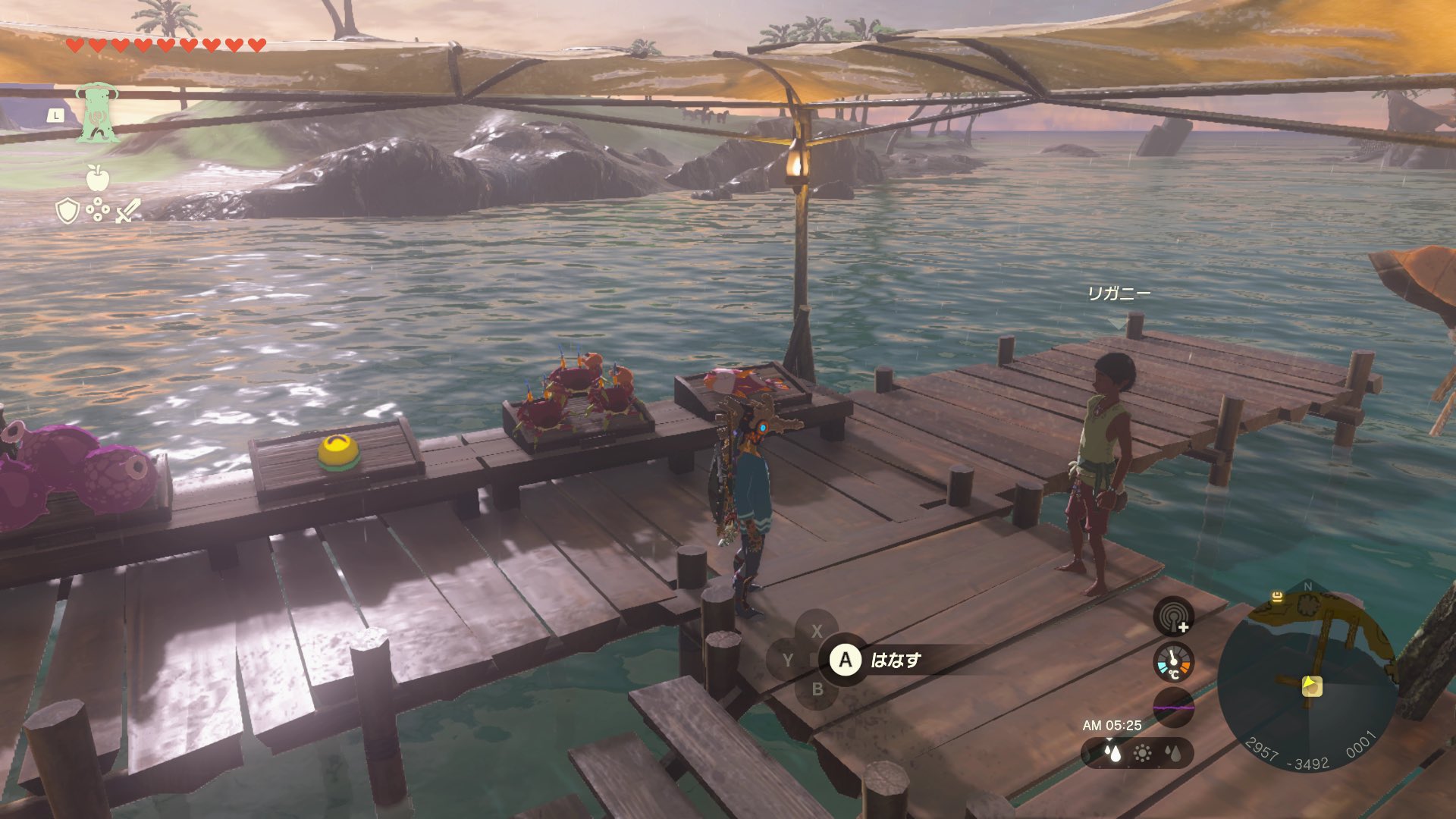Click the temperature gauge icon
This screenshot has width=1456, height=819.
point(1173,662)
